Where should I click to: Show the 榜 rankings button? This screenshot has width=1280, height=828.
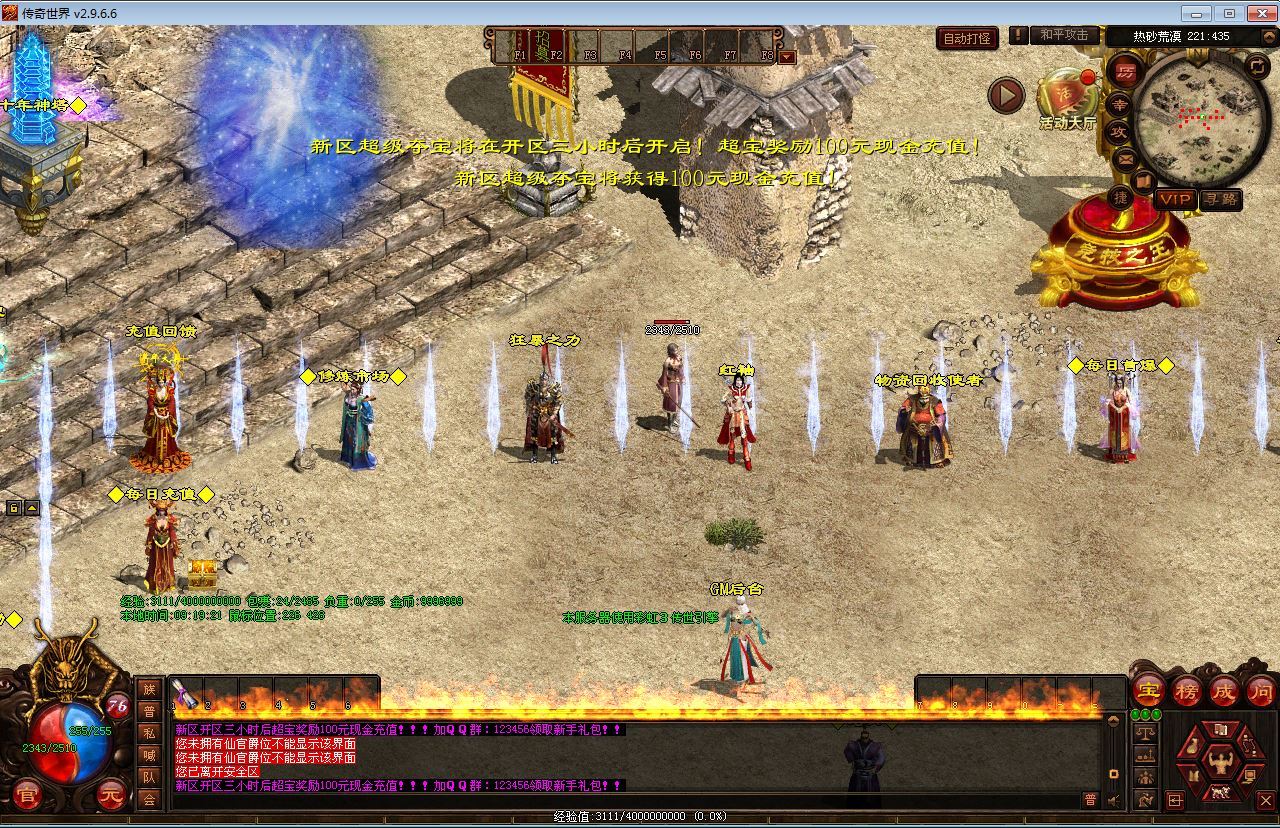coord(1186,690)
